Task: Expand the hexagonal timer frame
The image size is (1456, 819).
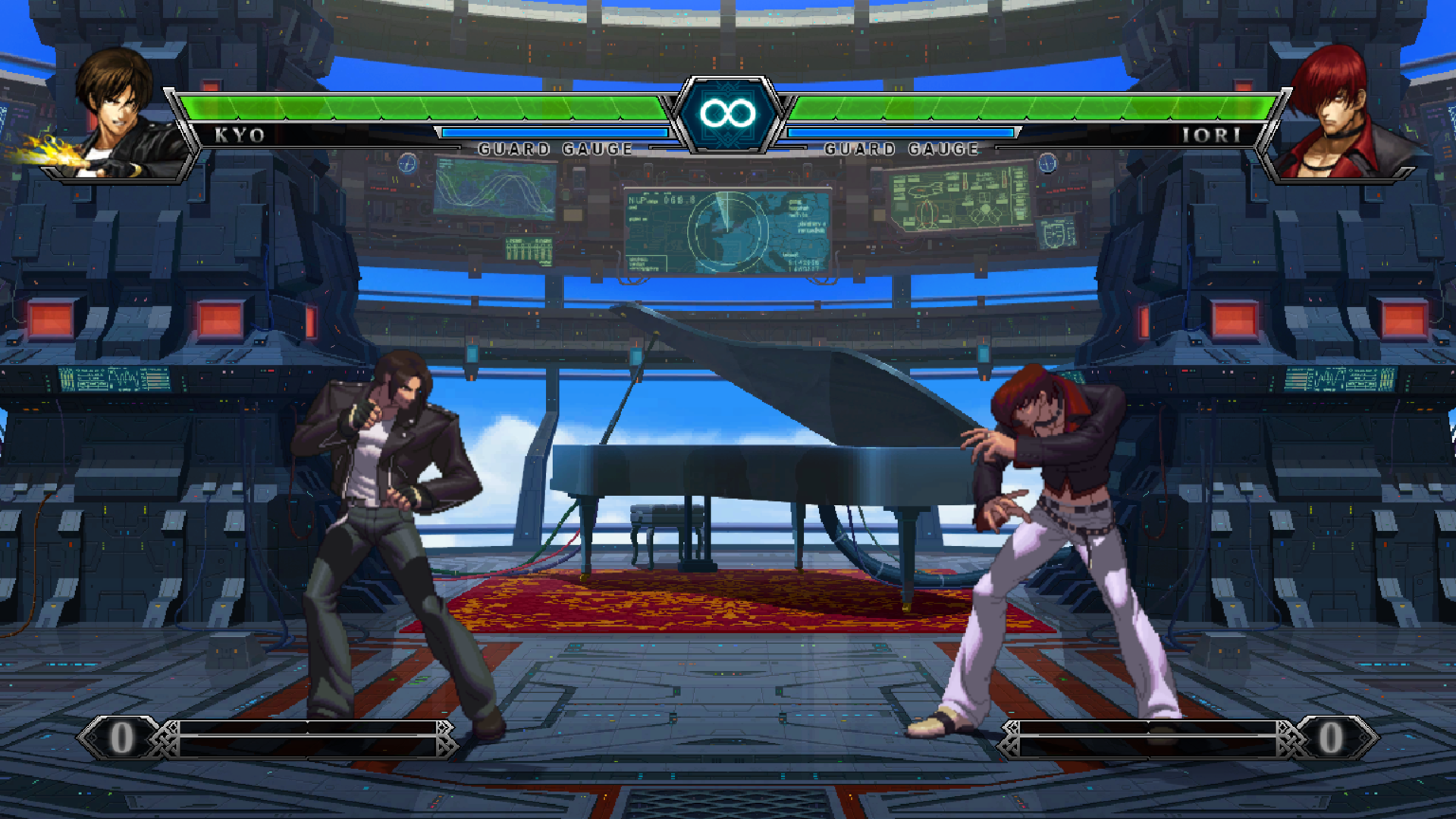Action: click(x=727, y=114)
